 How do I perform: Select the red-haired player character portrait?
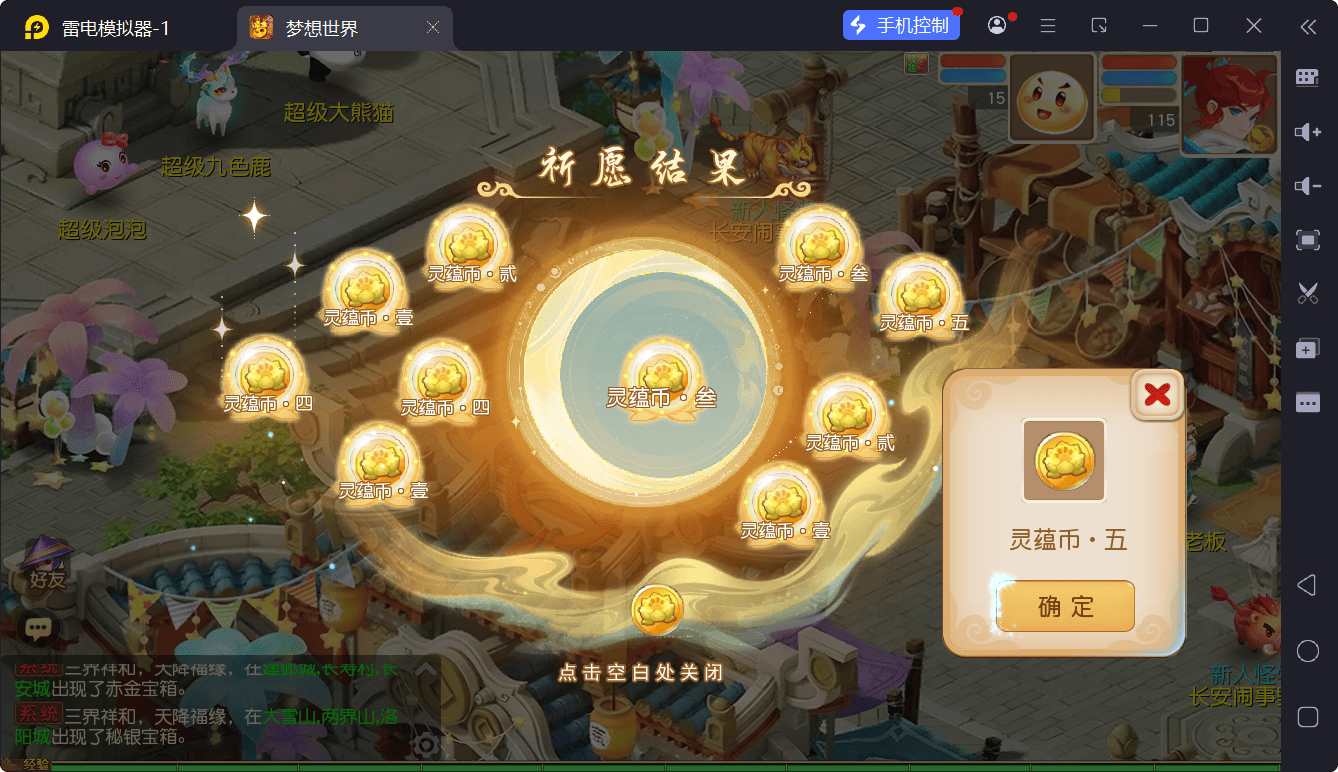pos(1229,104)
